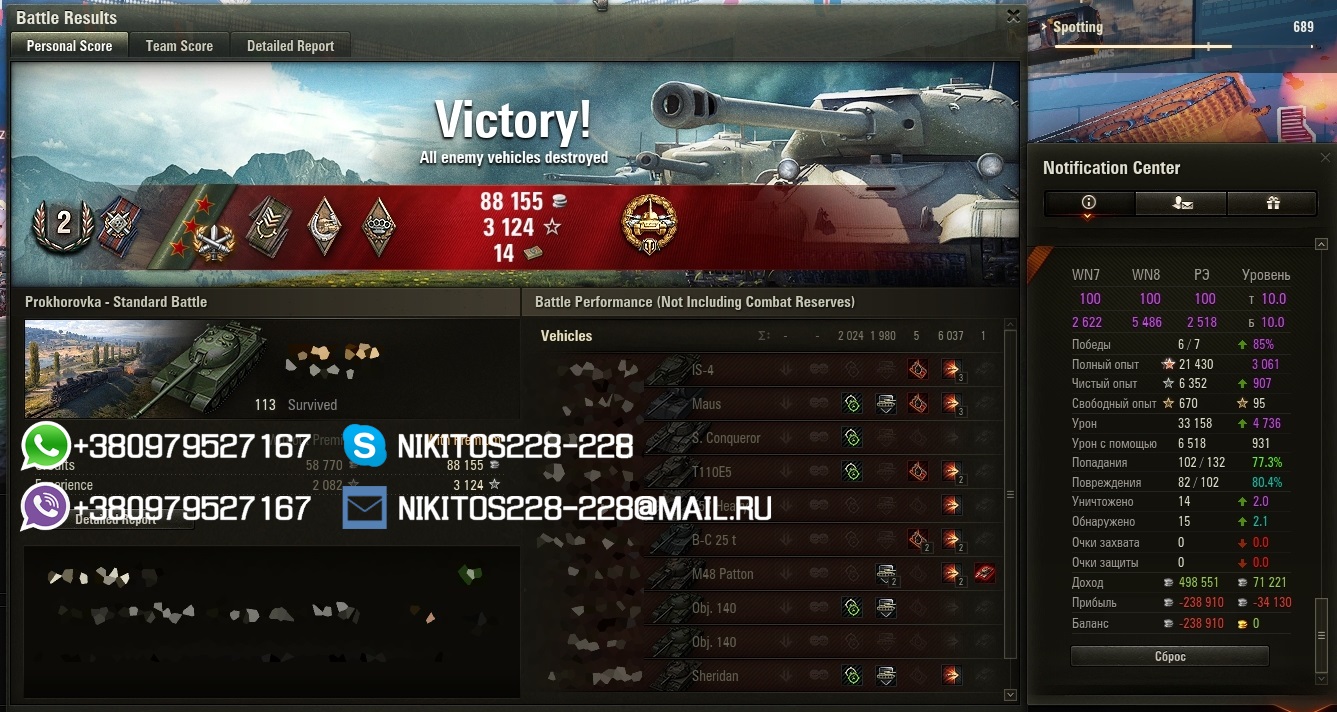This screenshot has width=1337, height=712.
Task: Open the gift notifications tab
Action: (1273, 203)
